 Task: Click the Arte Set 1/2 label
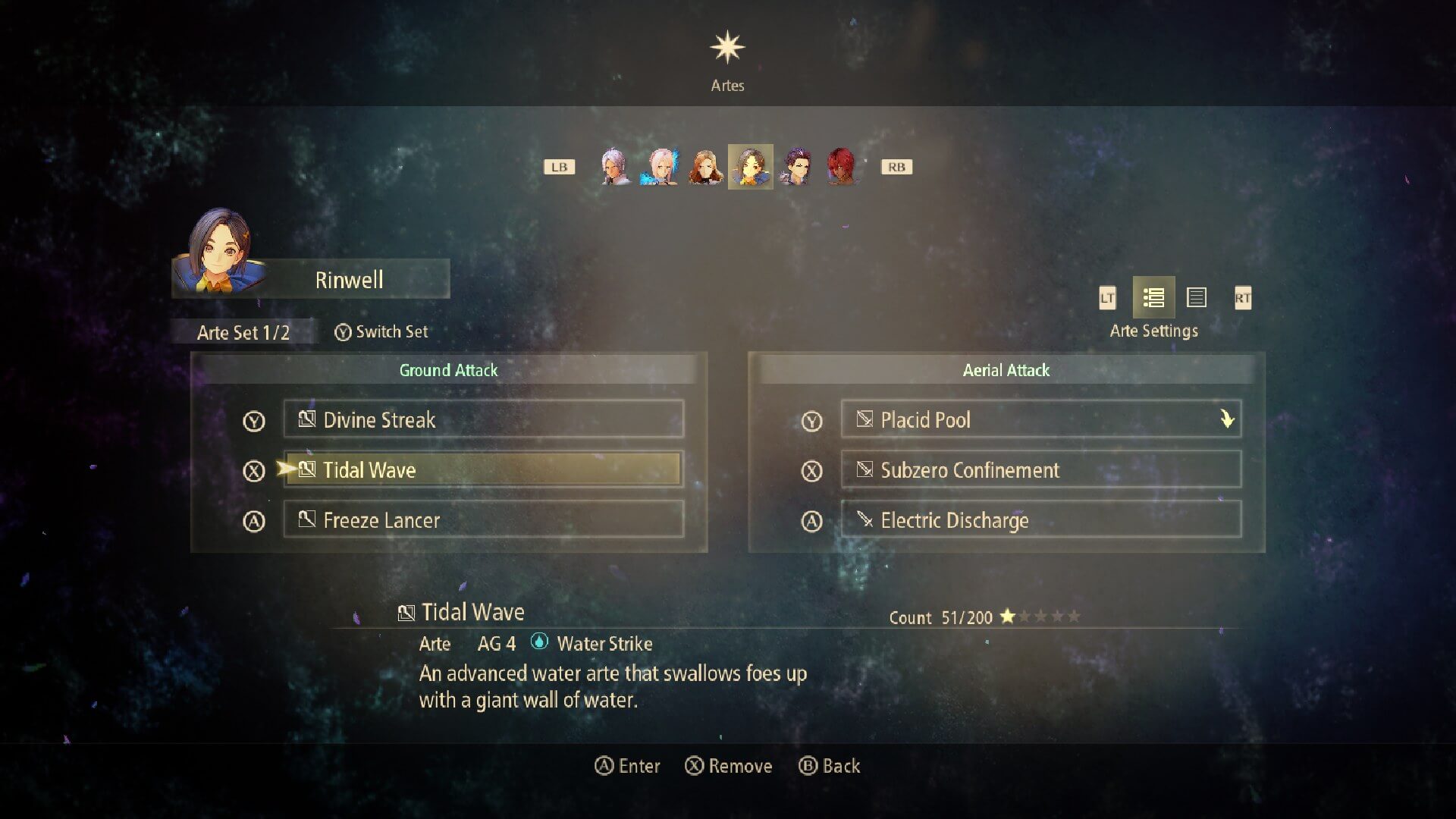click(243, 332)
